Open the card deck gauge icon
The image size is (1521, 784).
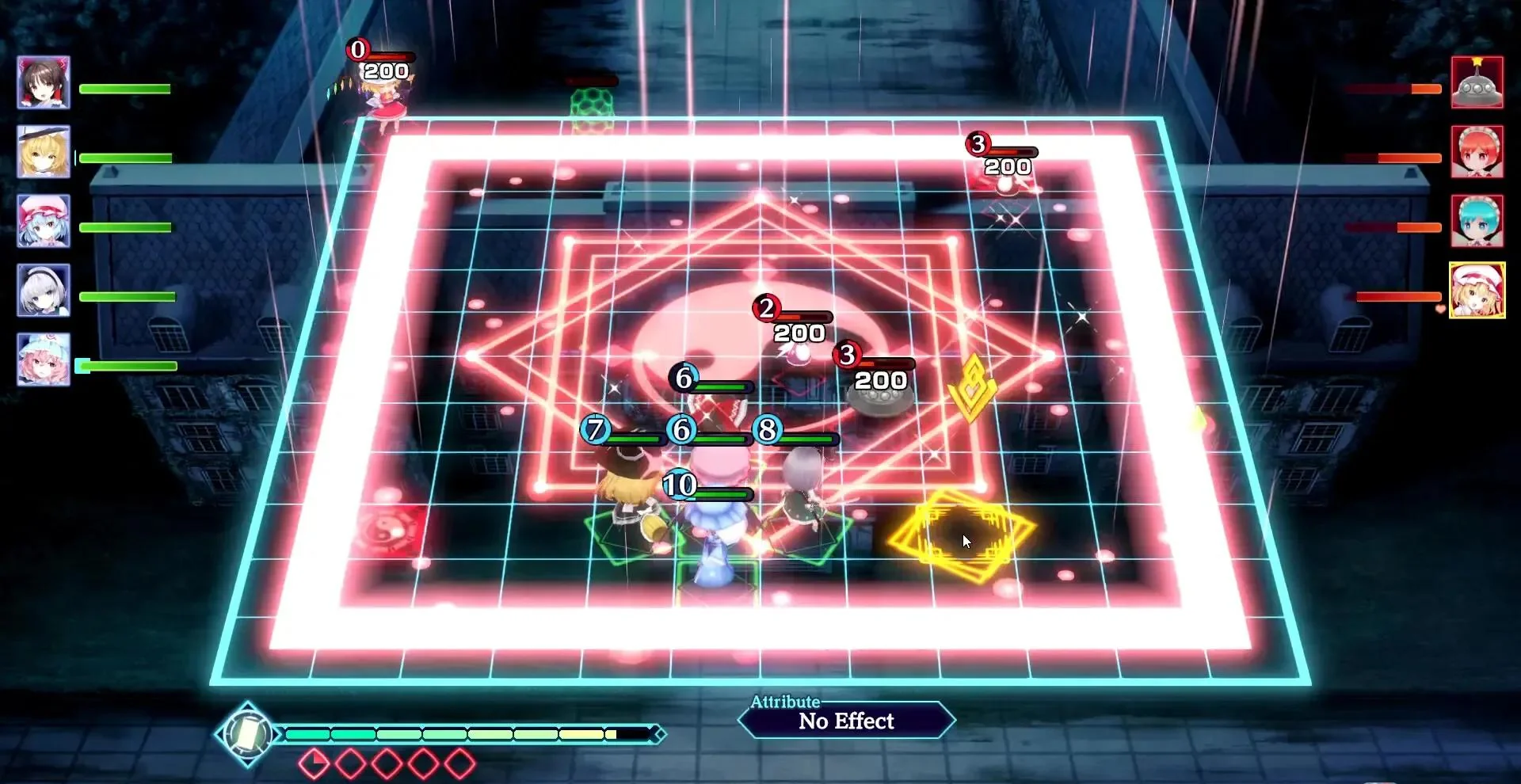(x=247, y=734)
